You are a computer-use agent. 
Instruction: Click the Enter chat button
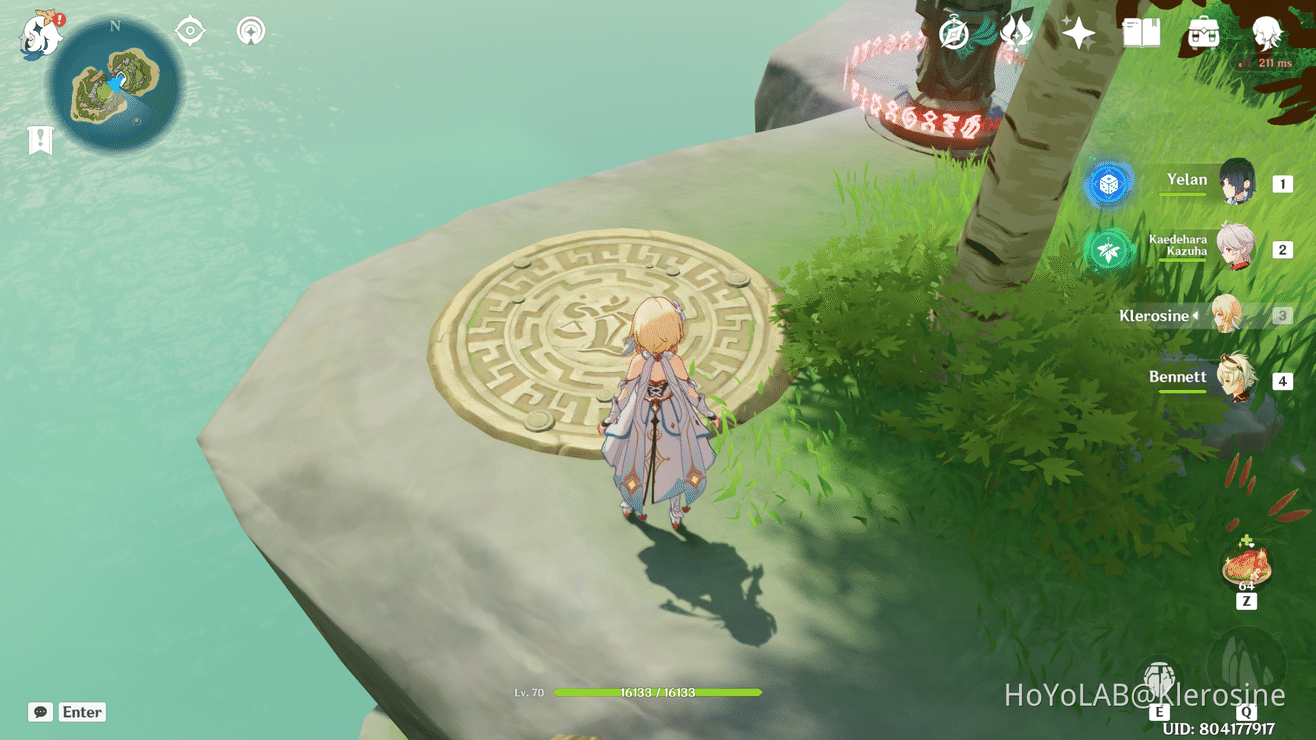click(x=82, y=712)
